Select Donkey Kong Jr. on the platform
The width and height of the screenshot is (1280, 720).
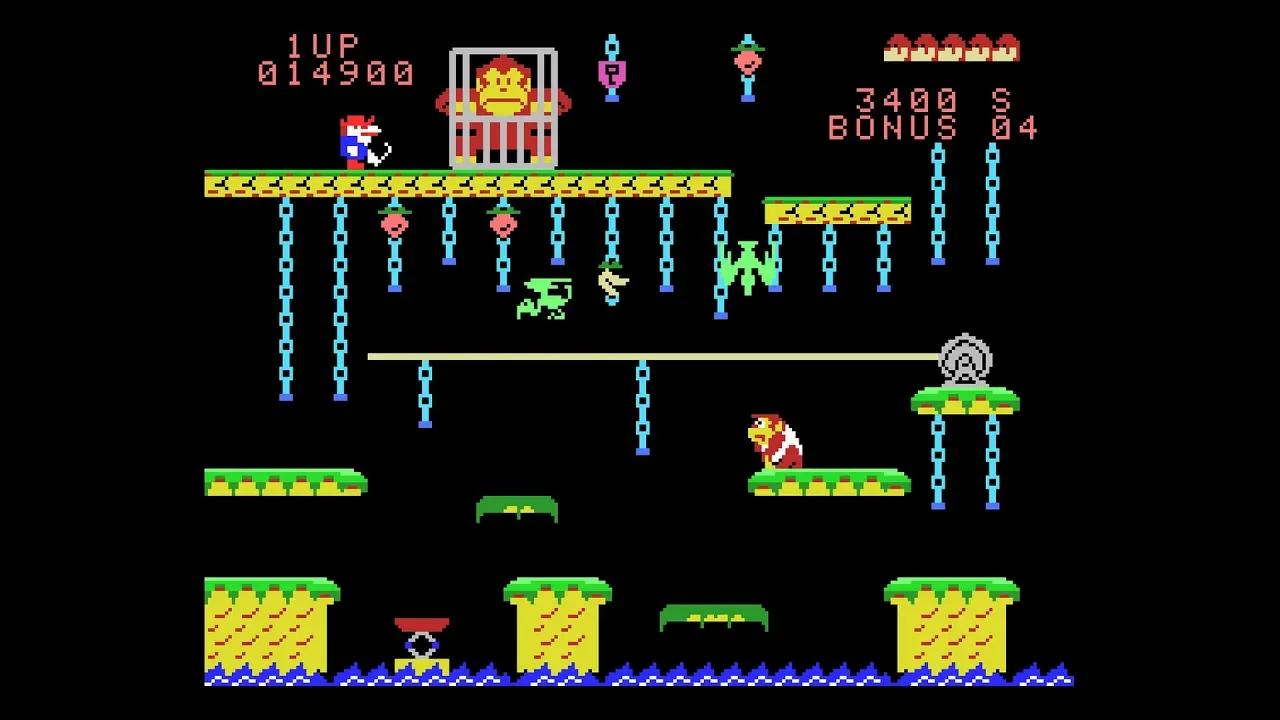click(775, 440)
